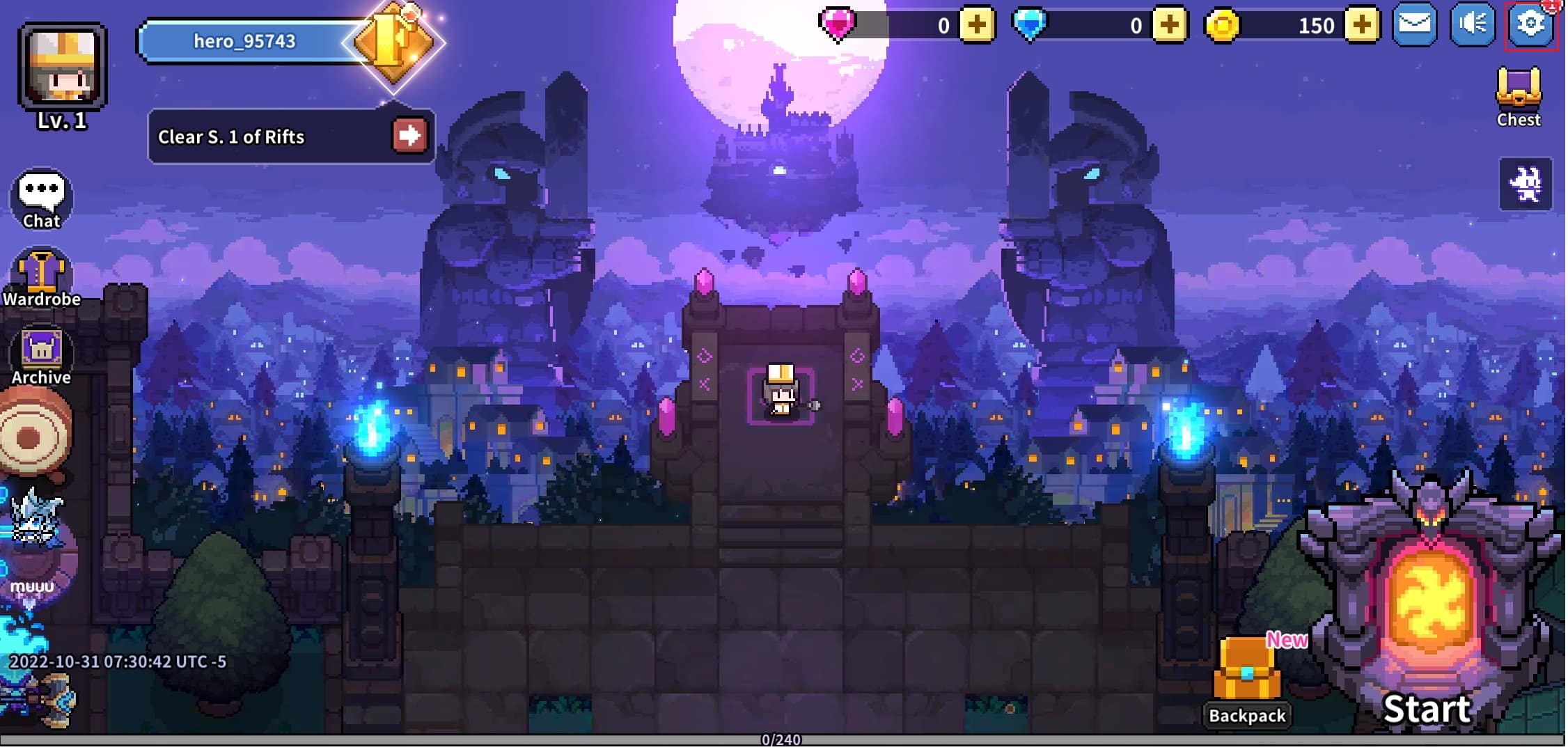Open the announcements speaker icon
1568x752 pixels.
[x=1472, y=25]
